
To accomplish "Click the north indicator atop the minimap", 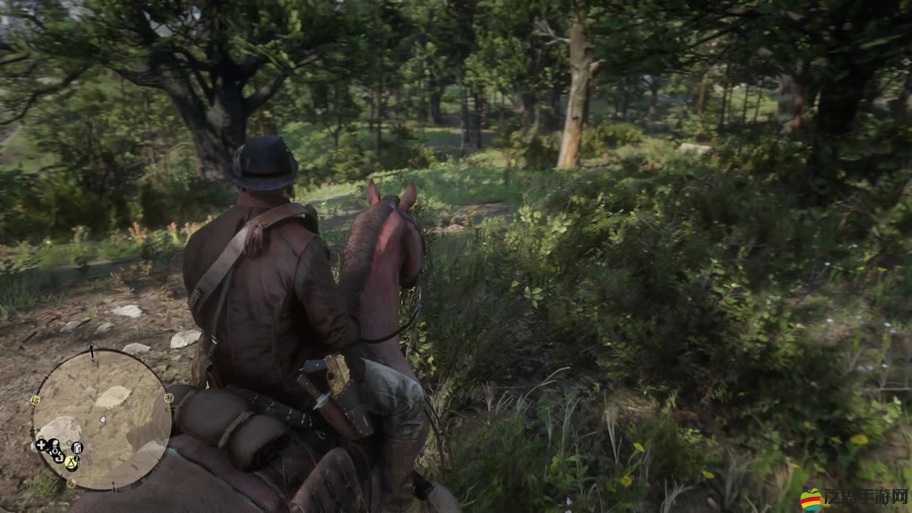I will 91,352.
